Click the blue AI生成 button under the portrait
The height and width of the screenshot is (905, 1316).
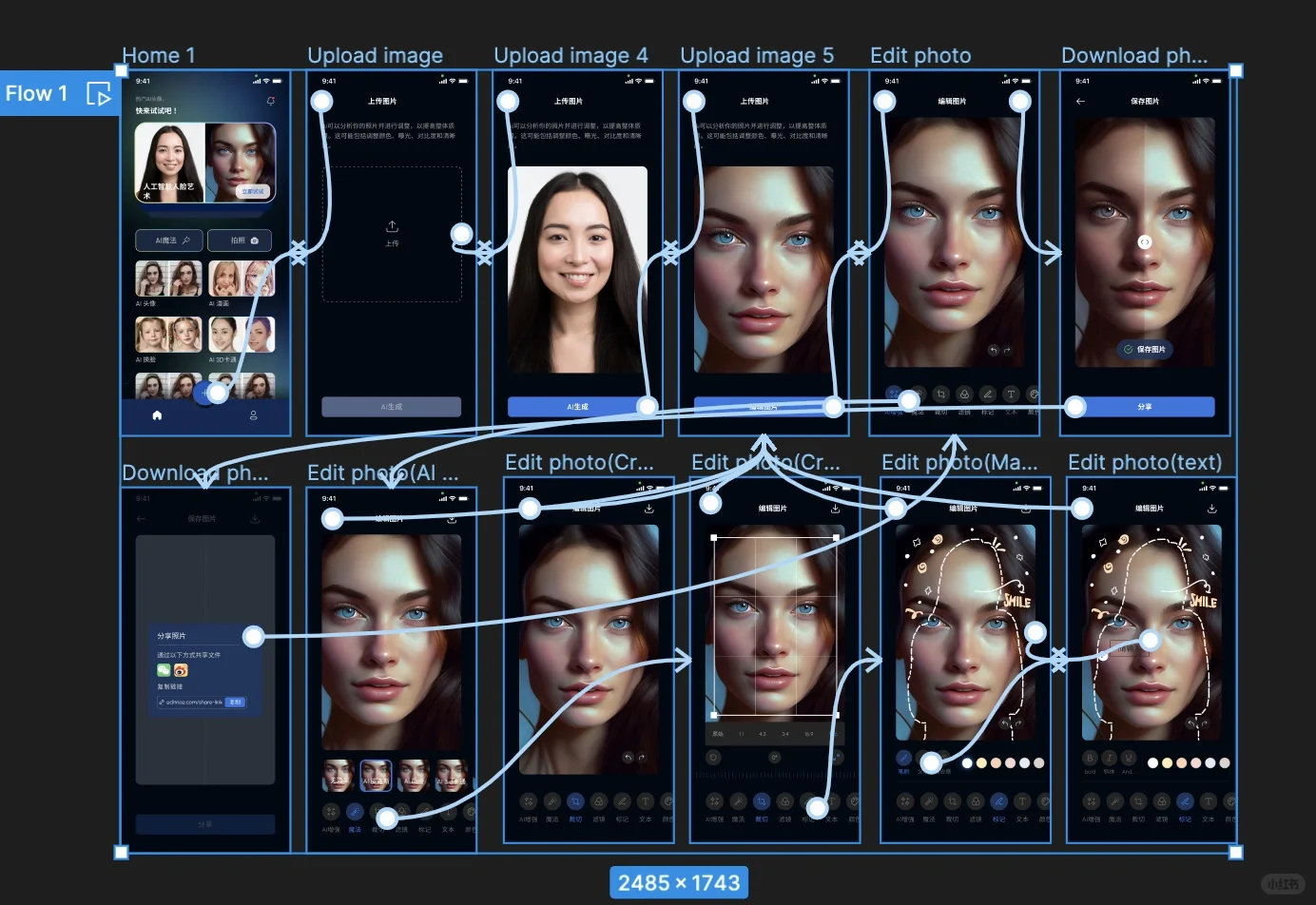pos(577,407)
